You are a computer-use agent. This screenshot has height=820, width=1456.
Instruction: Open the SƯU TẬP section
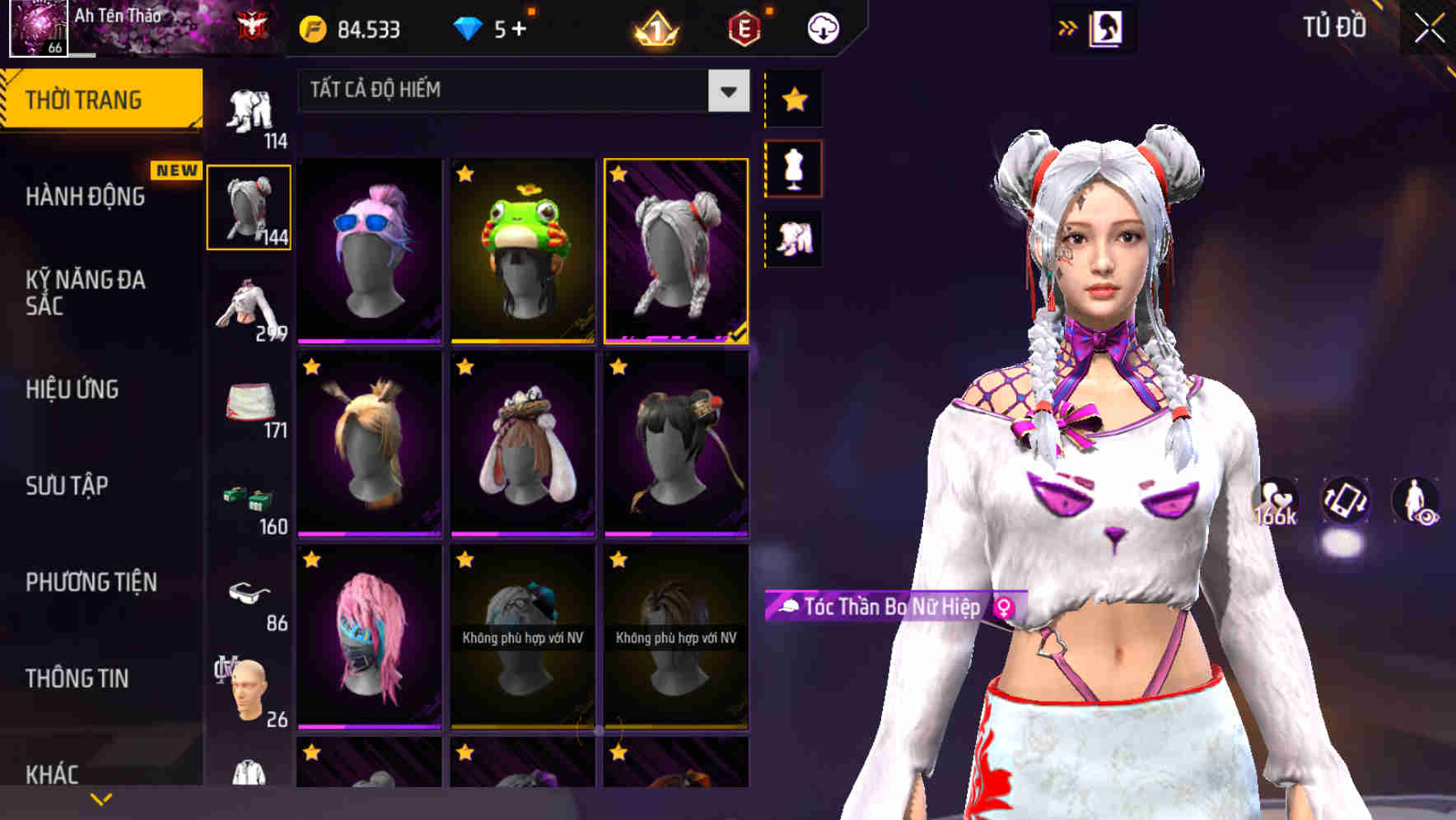[x=68, y=487]
